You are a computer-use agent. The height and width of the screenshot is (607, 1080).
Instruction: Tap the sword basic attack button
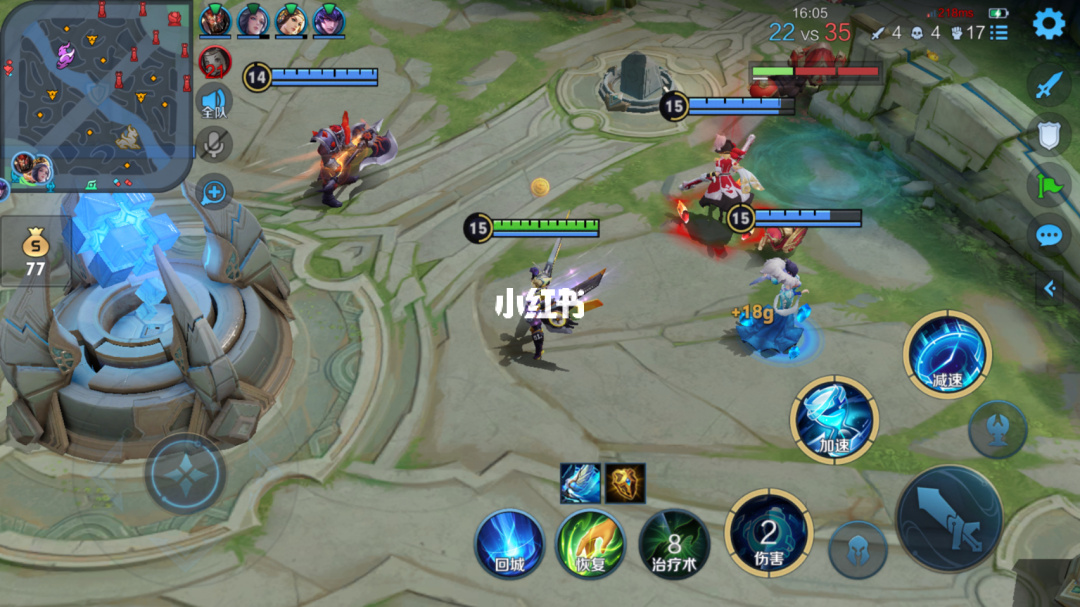[948, 518]
